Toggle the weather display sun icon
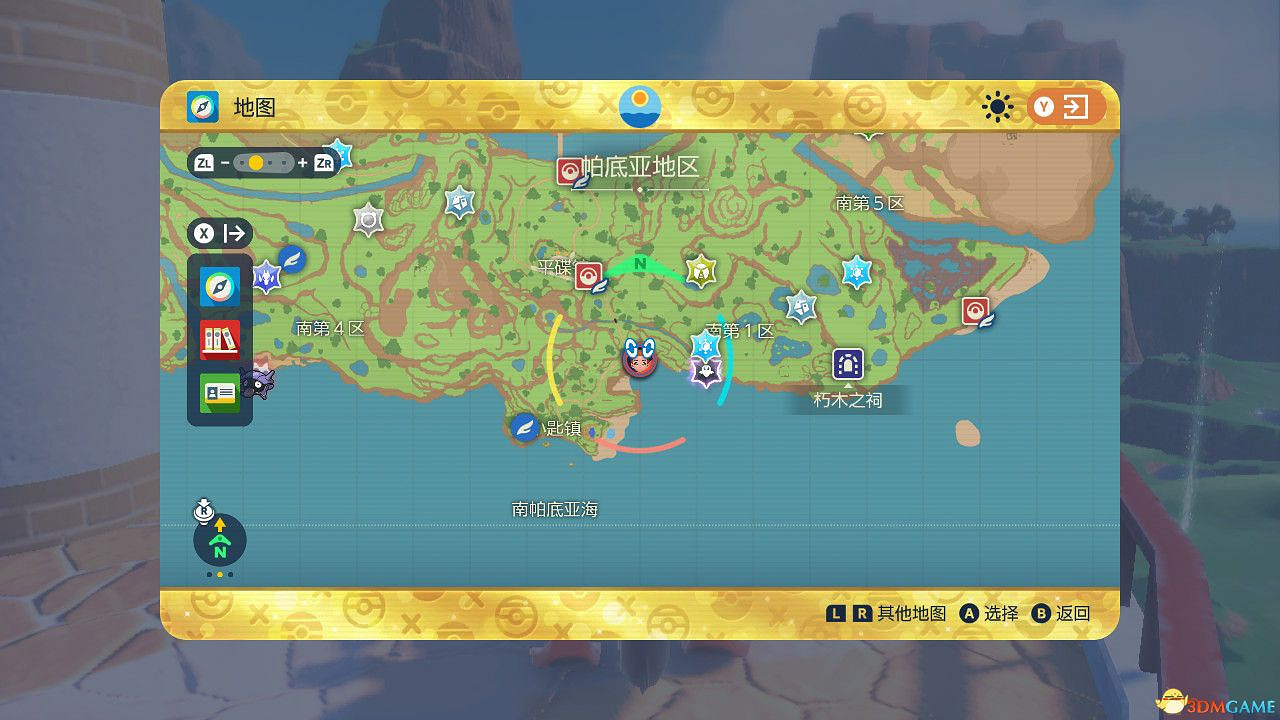This screenshot has width=1280, height=720. 998,107
